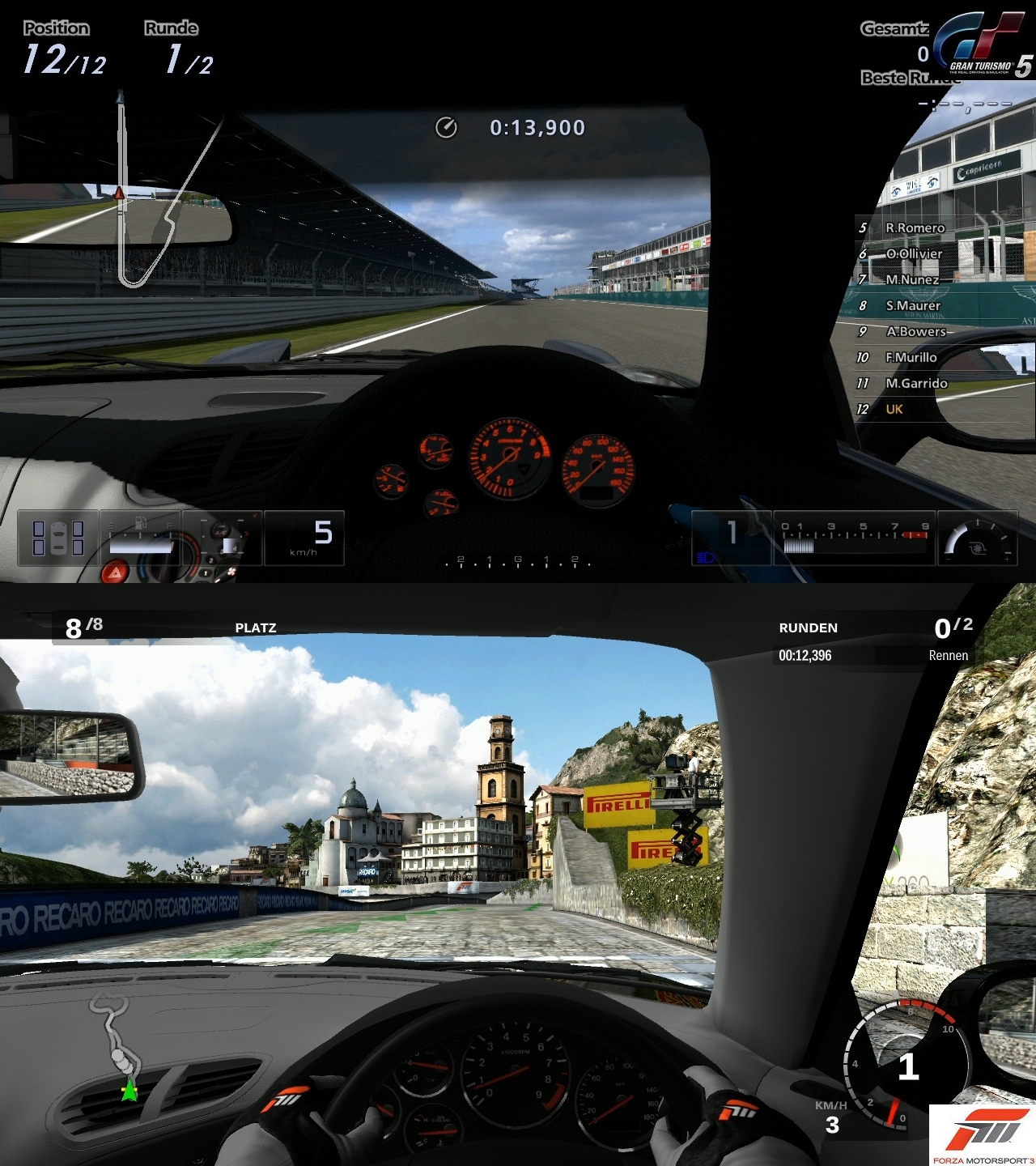Select M.Garrido standings row

pyautogui.click(x=915, y=384)
